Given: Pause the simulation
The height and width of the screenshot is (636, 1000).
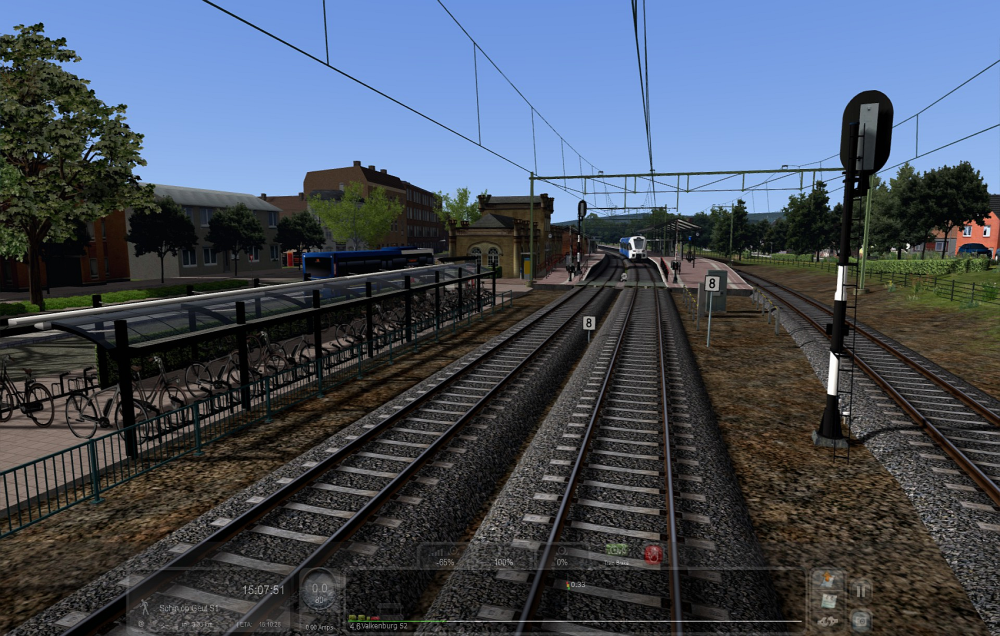Looking at the screenshot, I should (860, 590).
